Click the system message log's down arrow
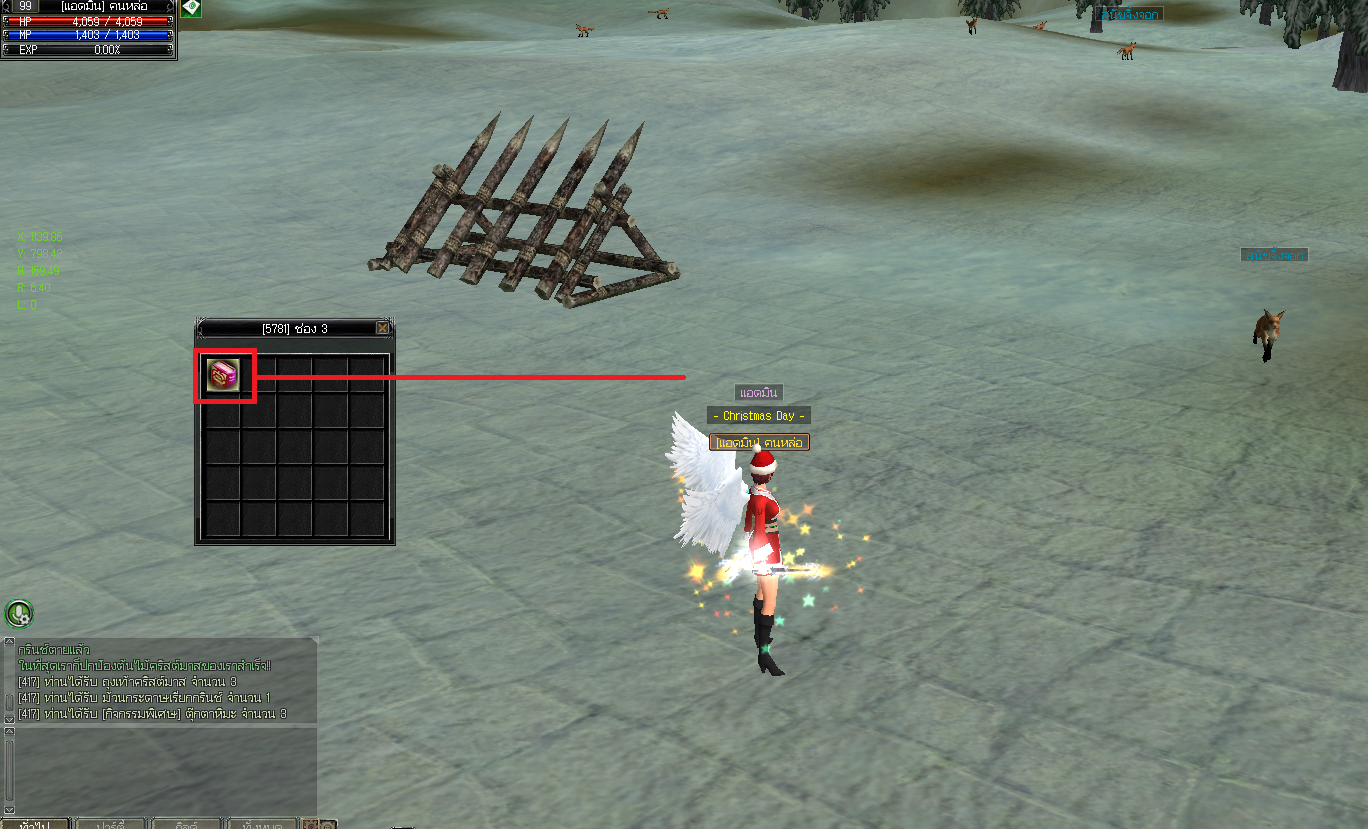Viewport: 1368px width, 829px height. click(10, 717)
